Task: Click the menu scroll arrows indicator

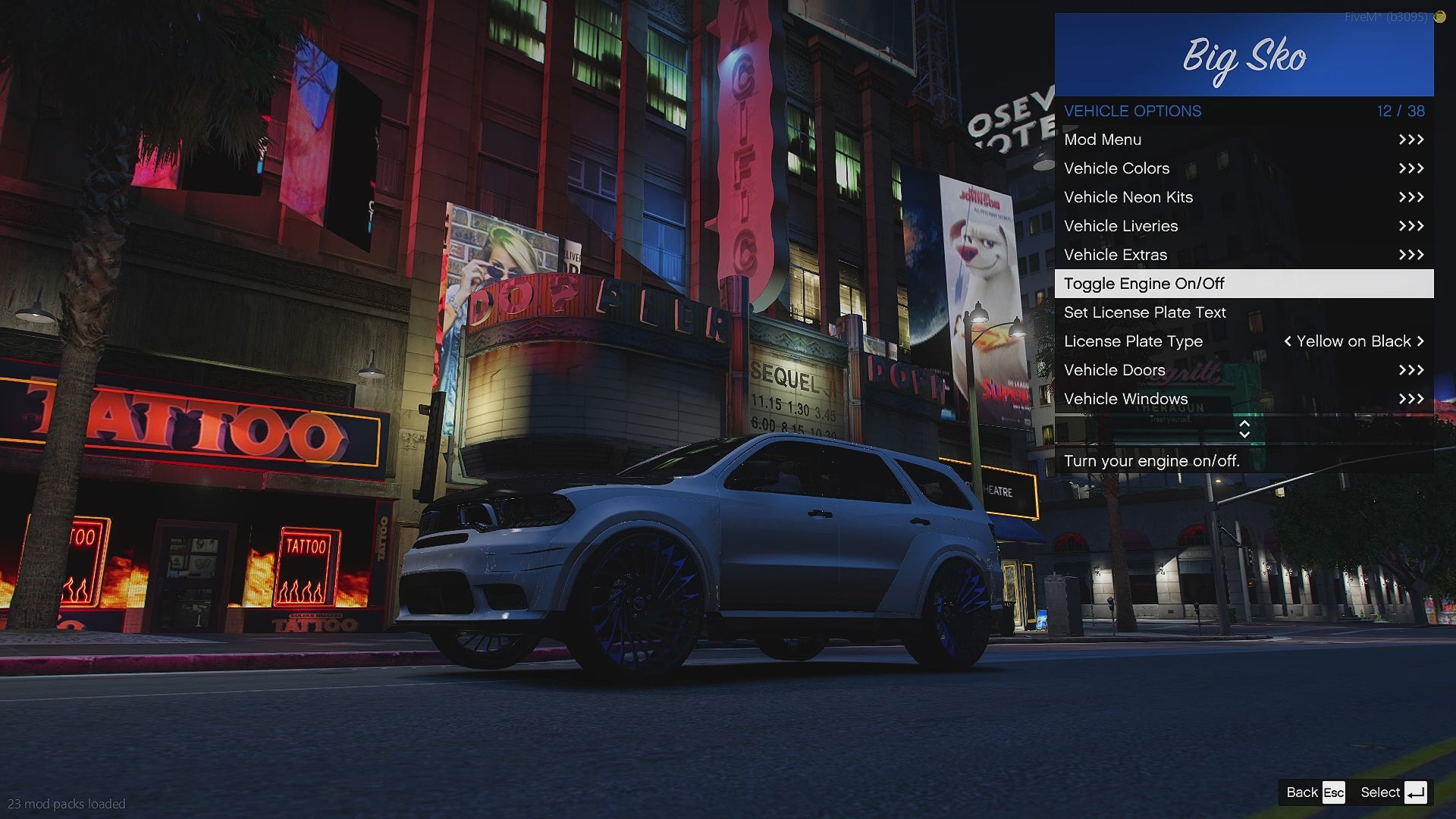Action: coord(1244,429)
